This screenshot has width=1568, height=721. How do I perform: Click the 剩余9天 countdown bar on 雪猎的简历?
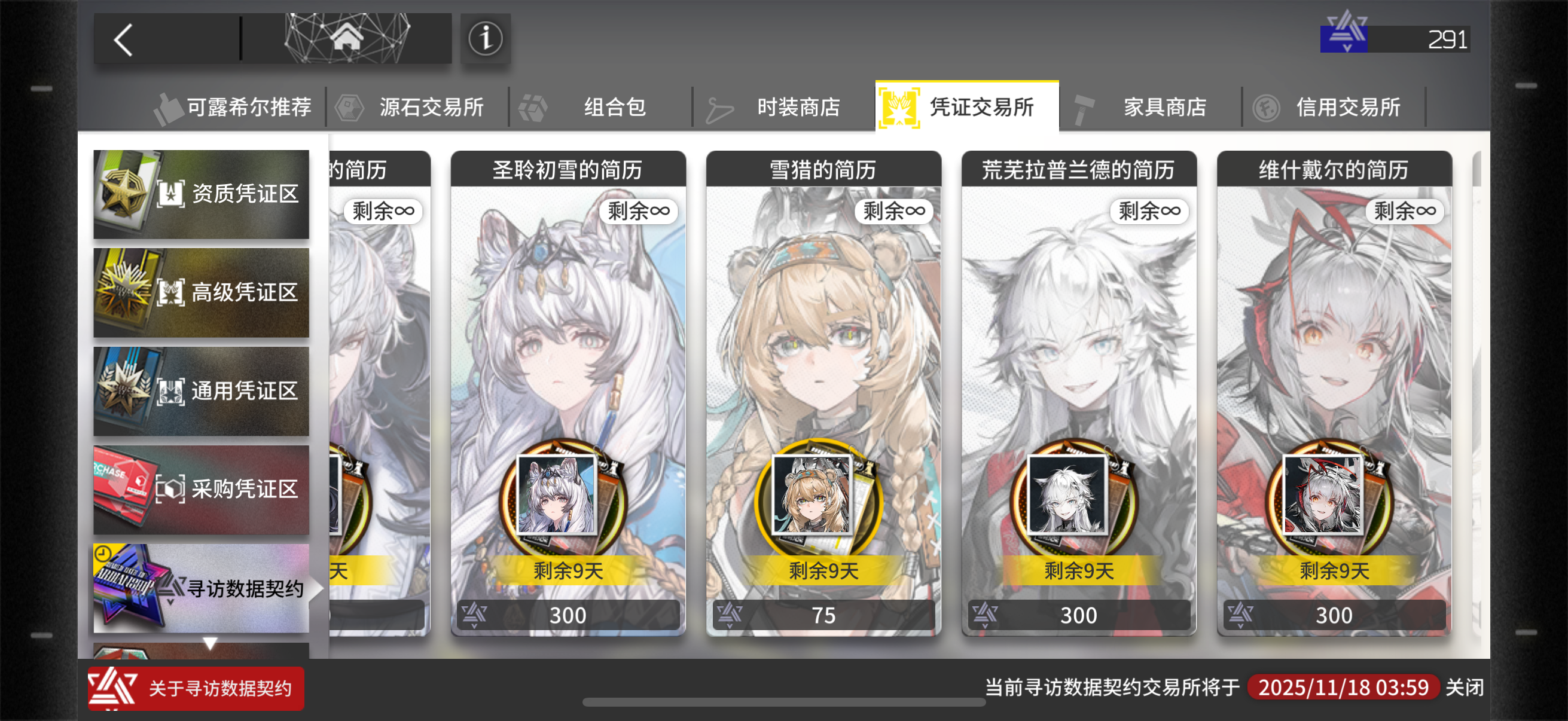coord(823,571)
